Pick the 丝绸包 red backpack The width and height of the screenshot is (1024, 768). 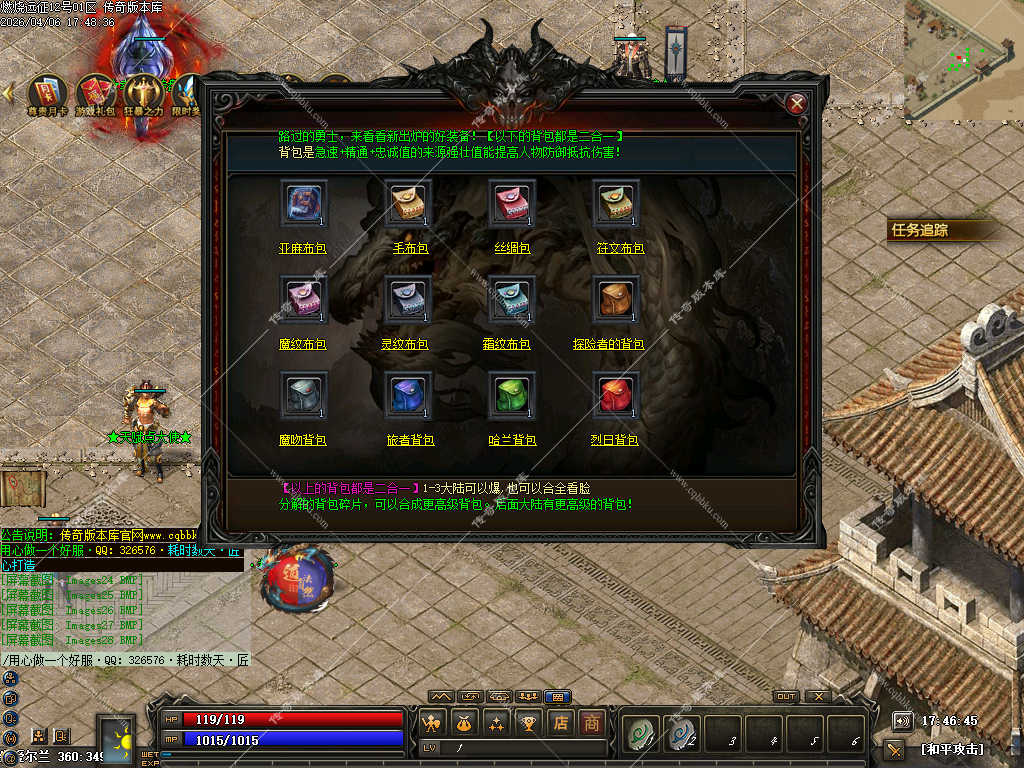coord(512,204)
